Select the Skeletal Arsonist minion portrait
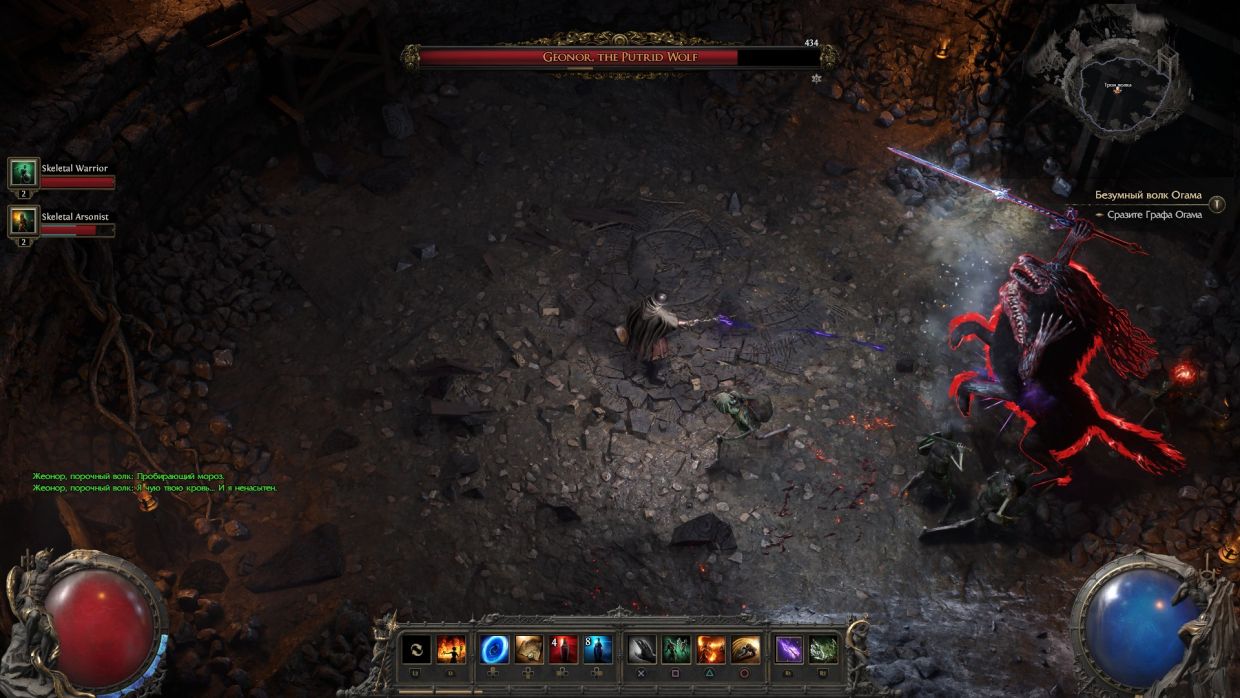Viewport: 1240px width, 698px height. [x=23, y=220]
